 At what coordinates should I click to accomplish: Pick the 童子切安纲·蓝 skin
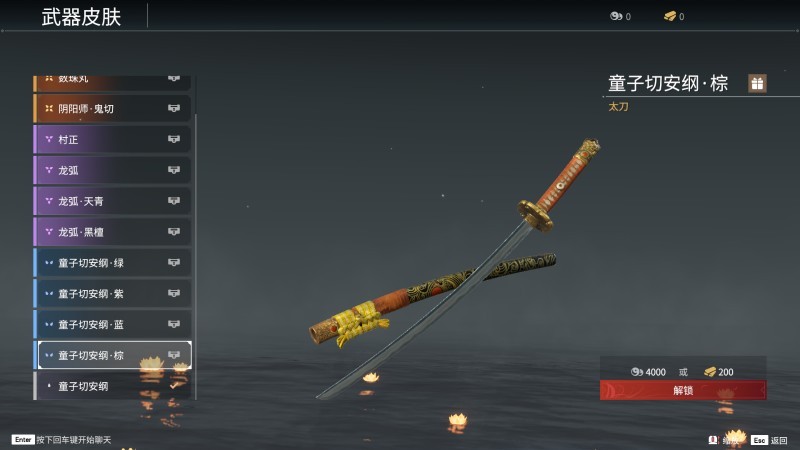pyautogui.click(x=112, y=325)
